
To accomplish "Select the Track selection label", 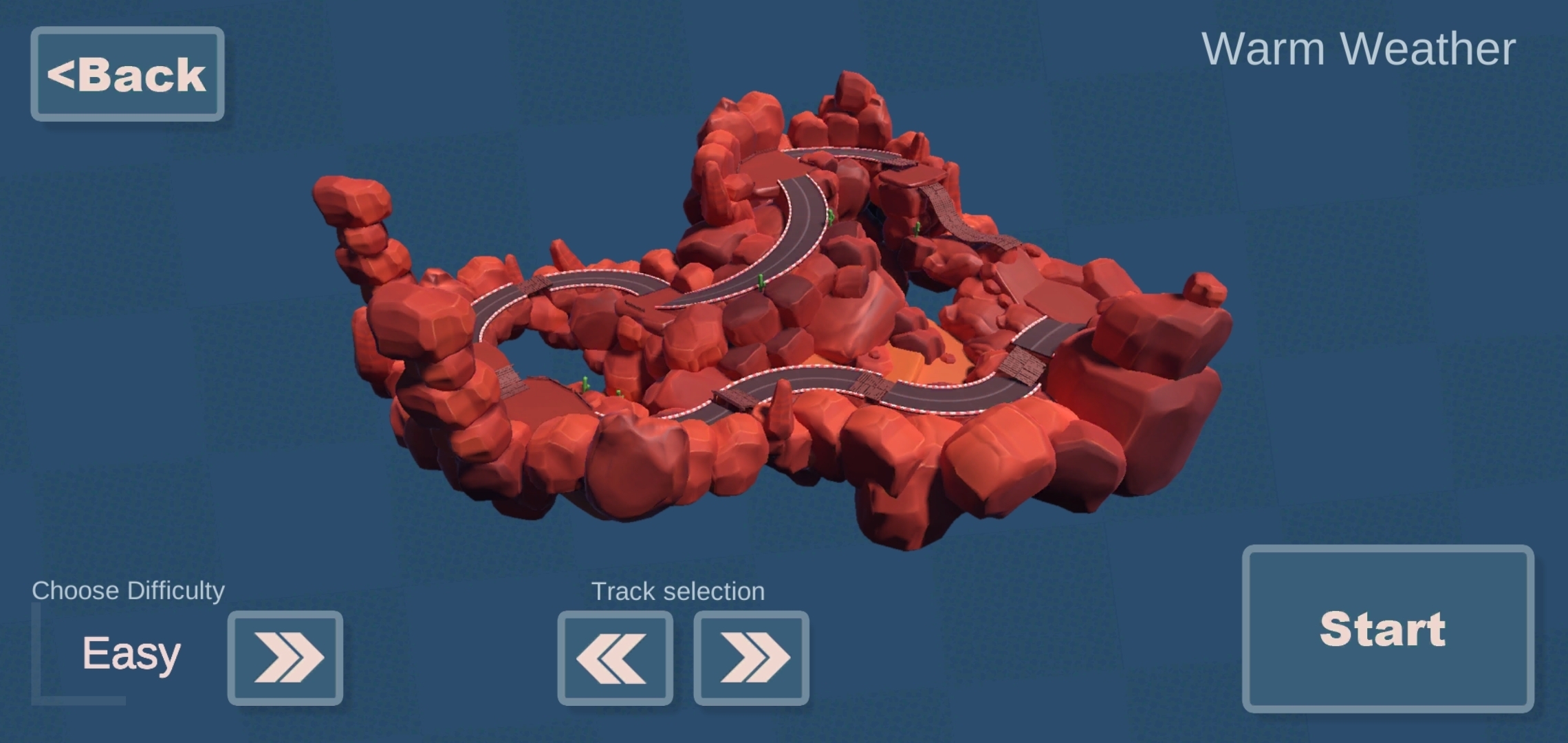I will point(678,590).
